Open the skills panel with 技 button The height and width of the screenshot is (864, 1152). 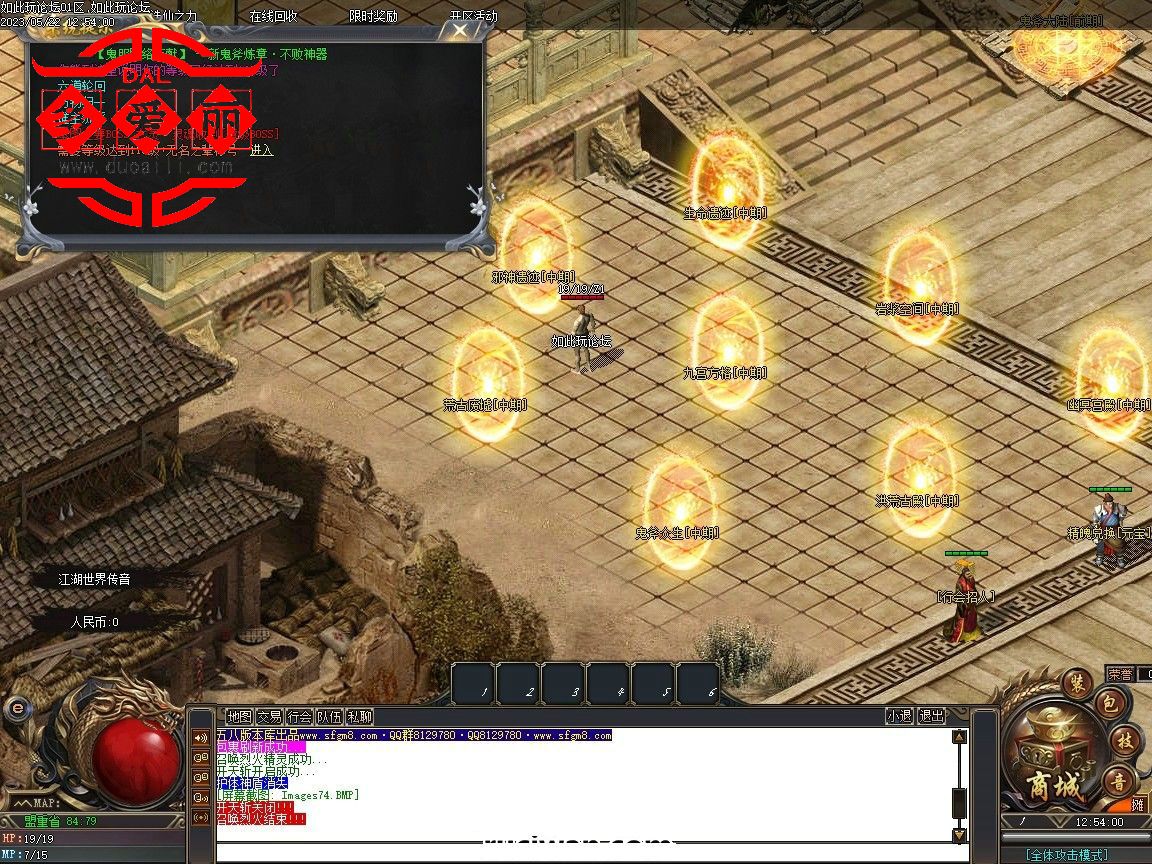pyautogui.click(x=1124, y=741)
